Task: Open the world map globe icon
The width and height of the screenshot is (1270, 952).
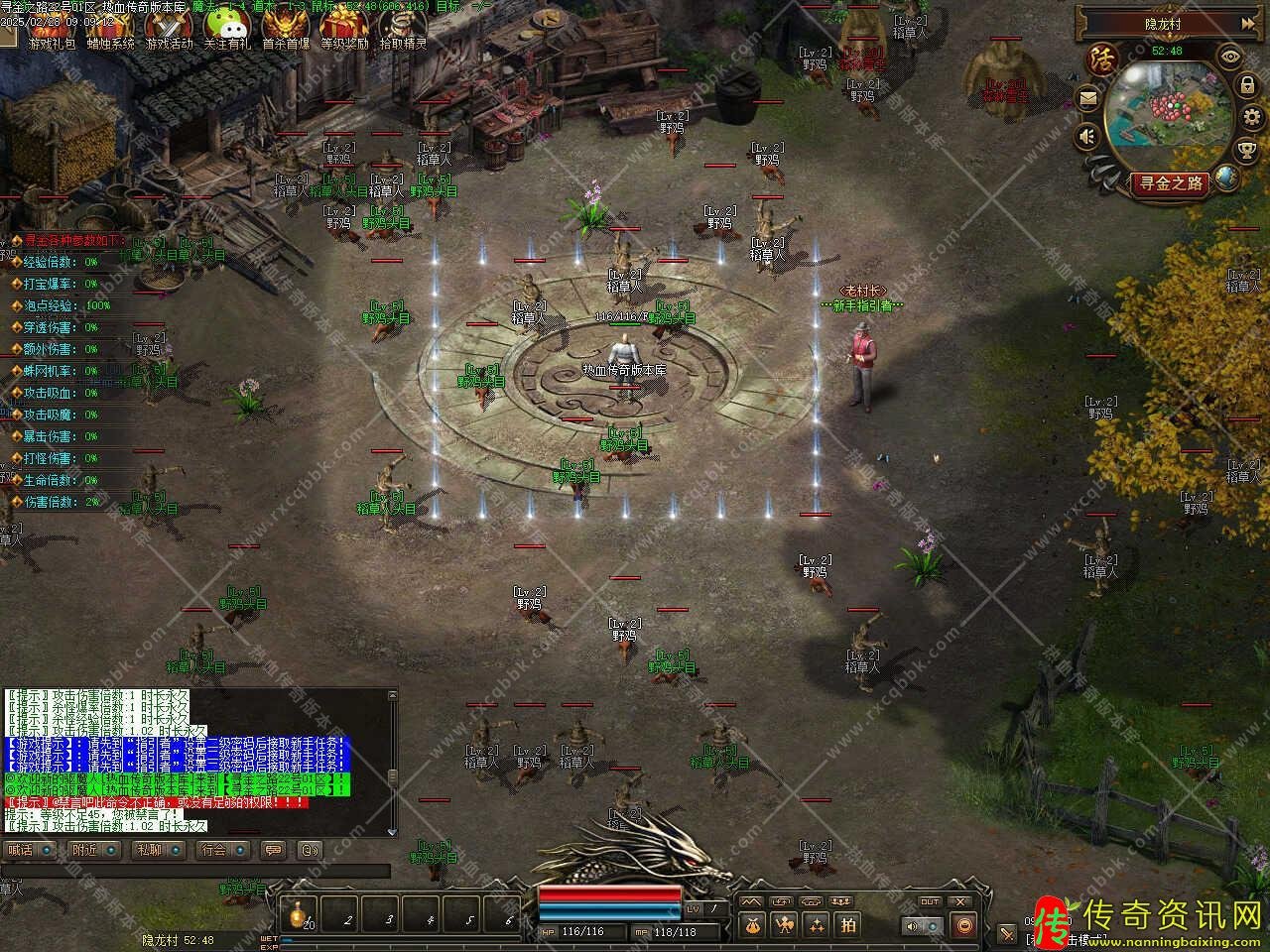Action: pyautogui.click(x=1227, y=178)
